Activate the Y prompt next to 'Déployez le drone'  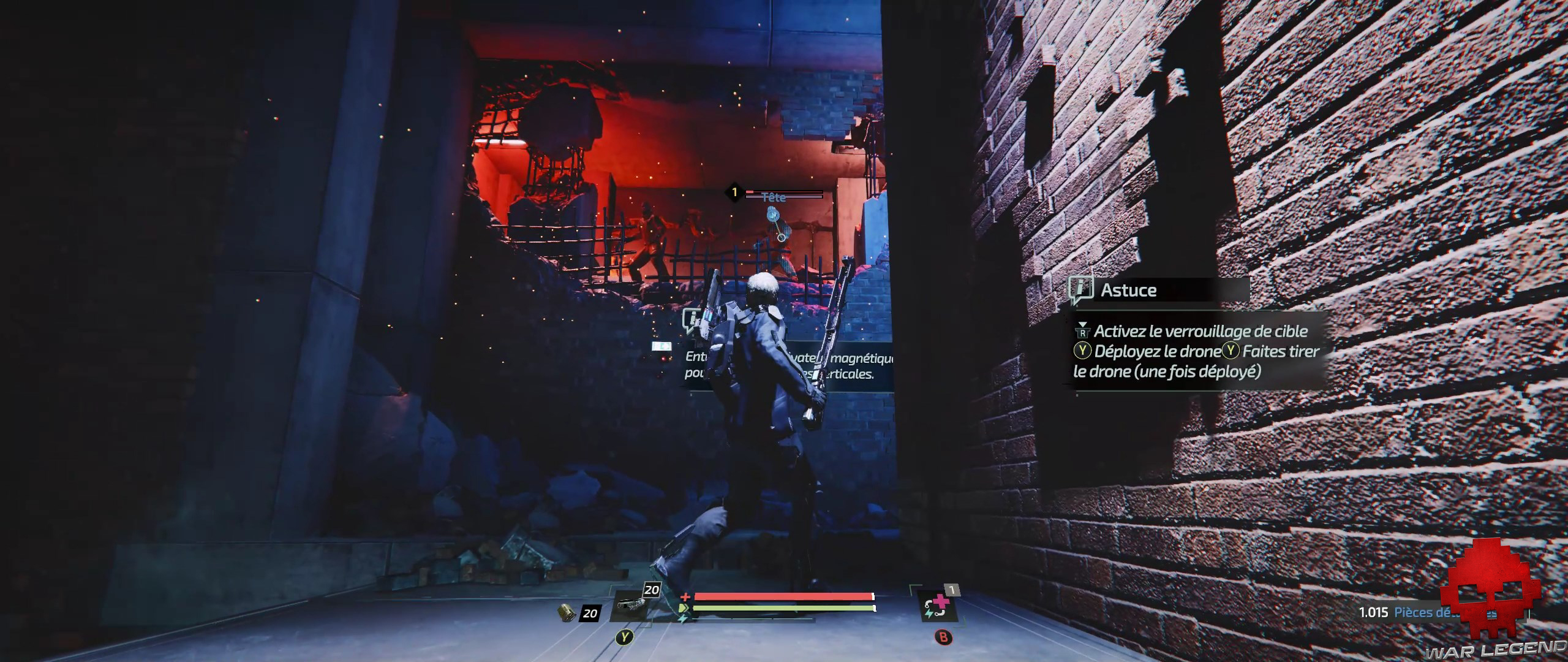pos(1082,352)
